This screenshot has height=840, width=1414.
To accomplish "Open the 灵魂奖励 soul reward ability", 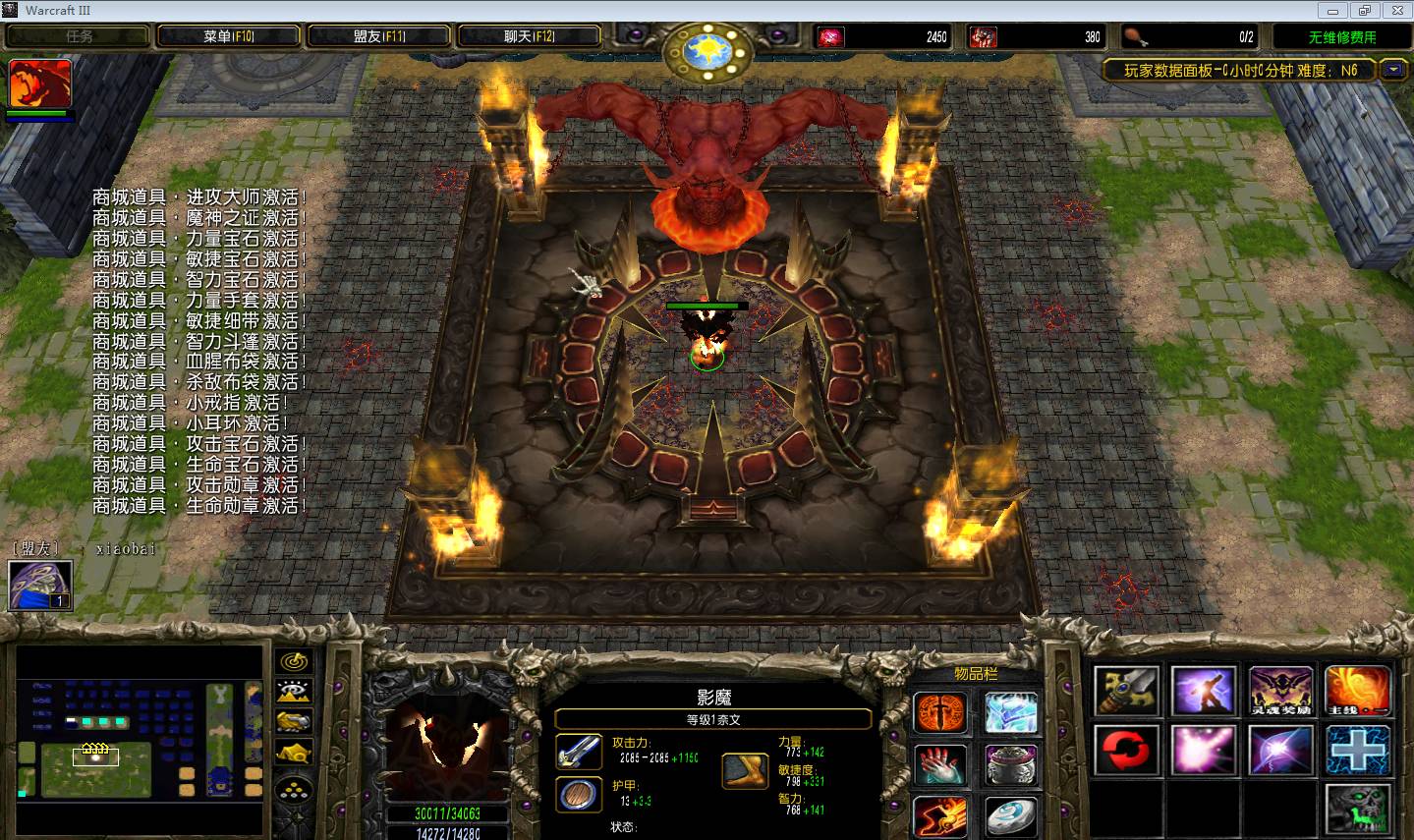I will [1280, 691].
